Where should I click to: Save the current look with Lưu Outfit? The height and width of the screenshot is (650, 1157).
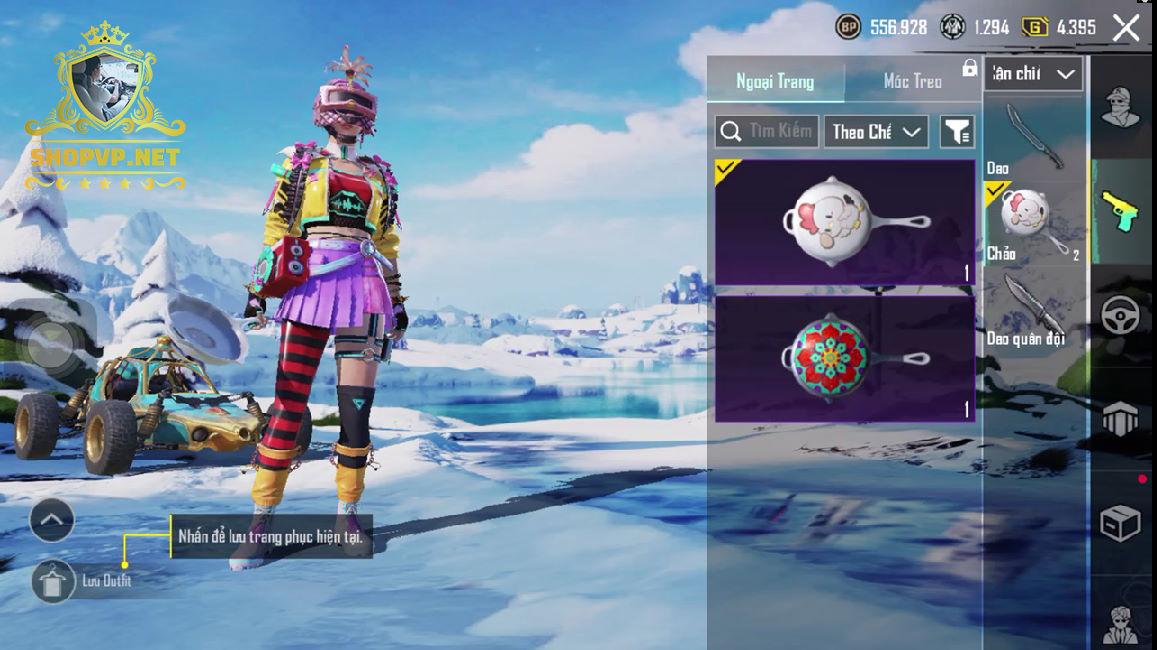(54, 581)
